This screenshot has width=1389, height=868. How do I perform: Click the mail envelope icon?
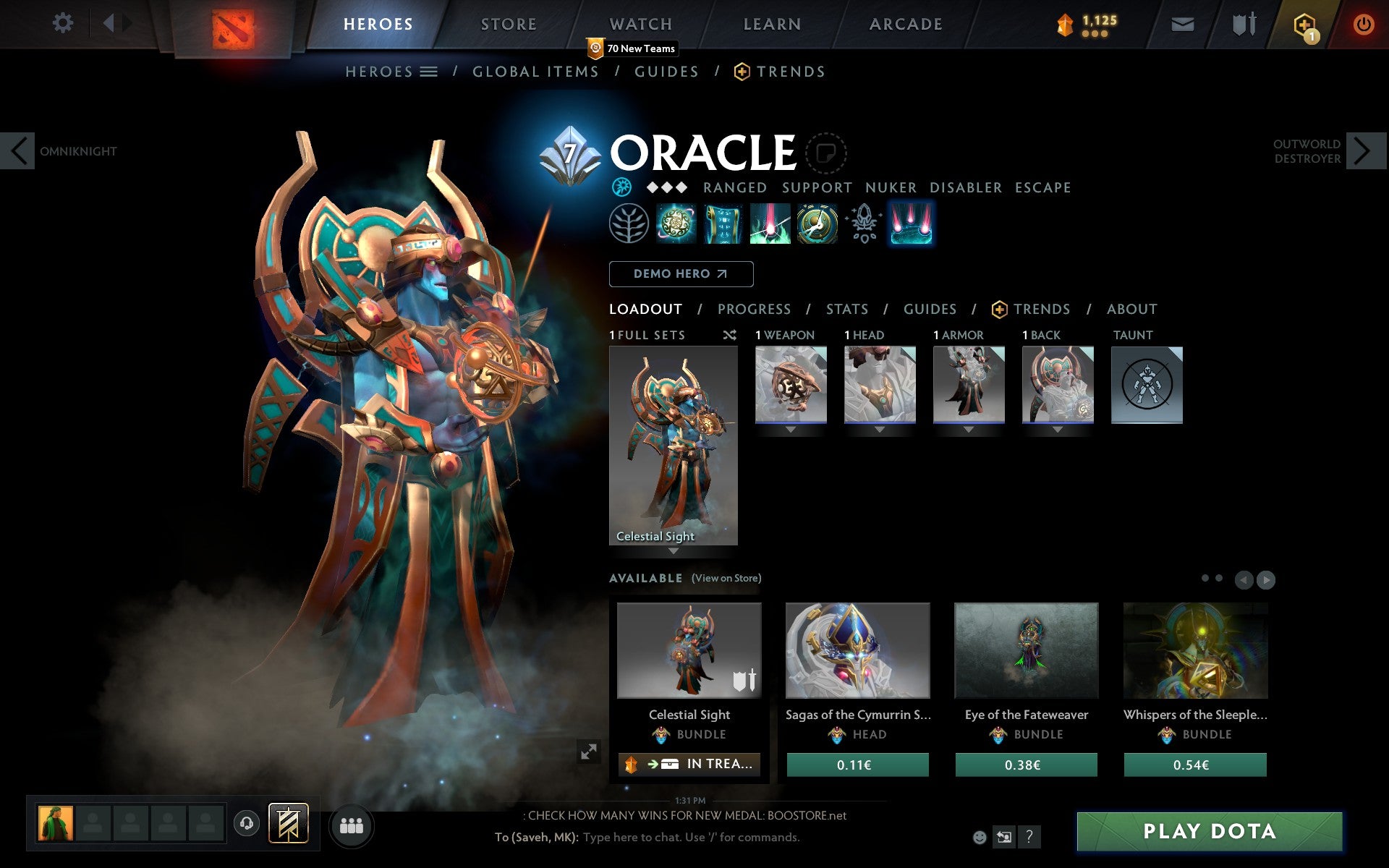tap(1182, 23)
